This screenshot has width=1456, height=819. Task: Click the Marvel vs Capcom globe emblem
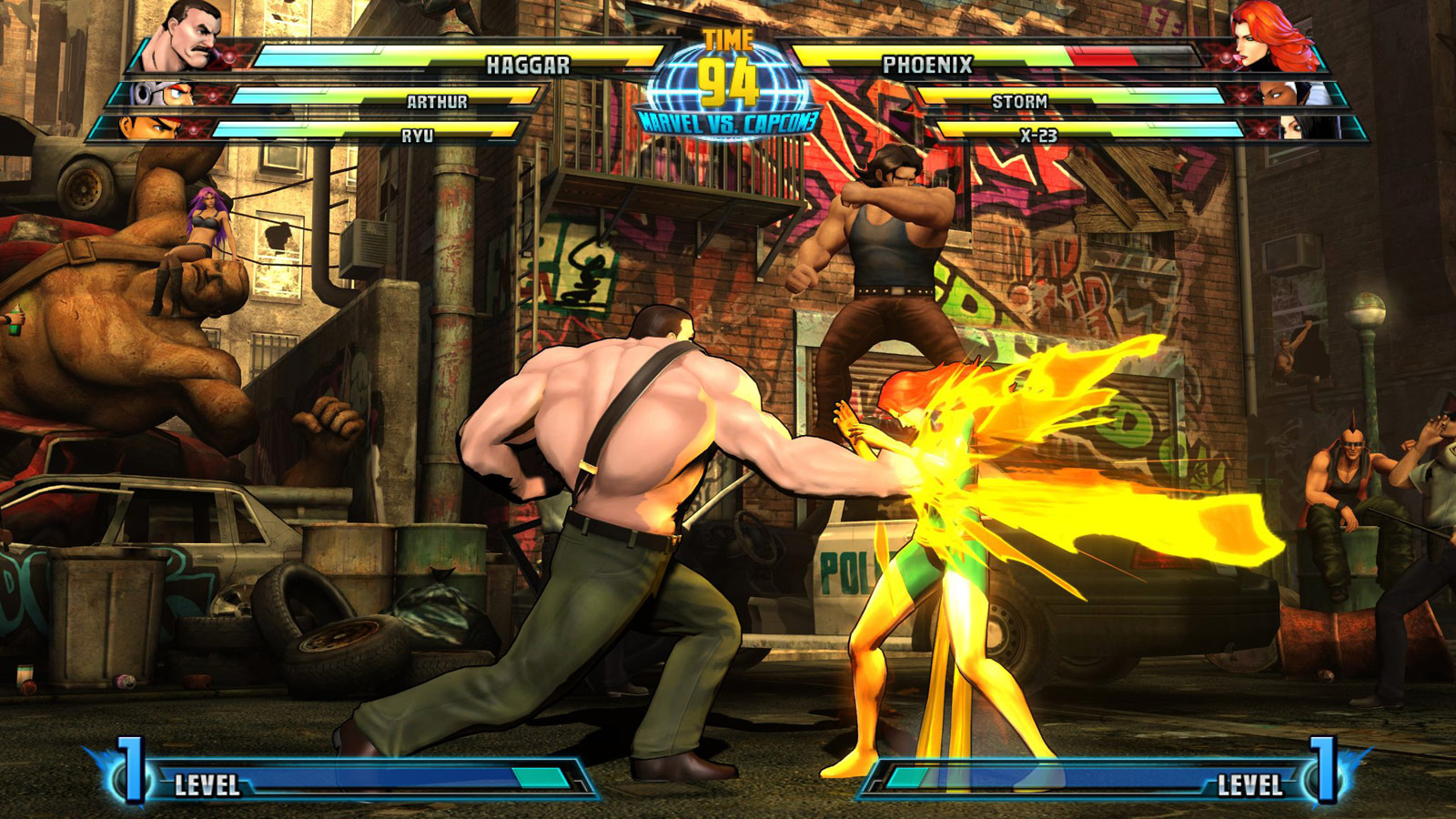728,88
